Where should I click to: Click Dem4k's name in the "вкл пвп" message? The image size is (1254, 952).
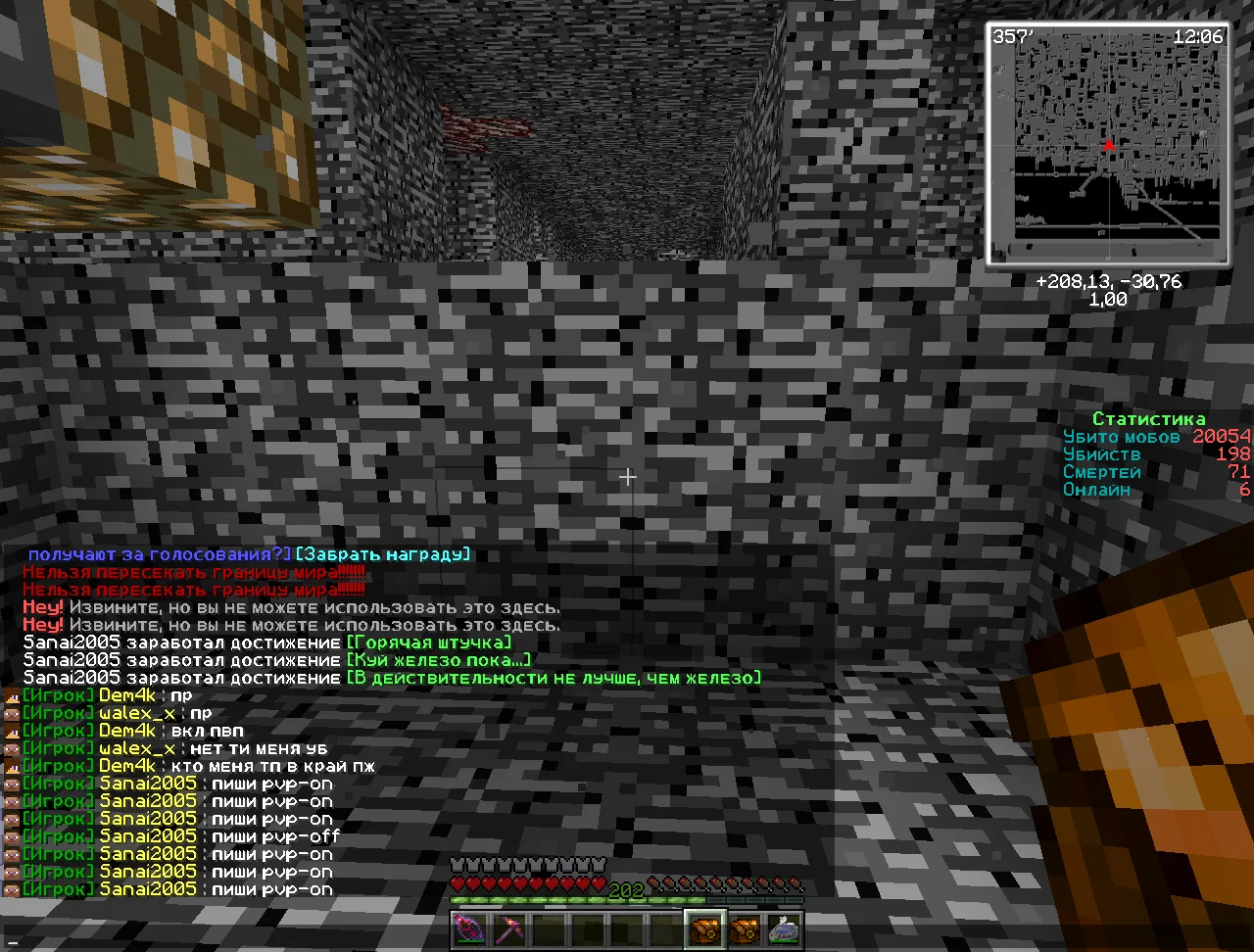127,731
